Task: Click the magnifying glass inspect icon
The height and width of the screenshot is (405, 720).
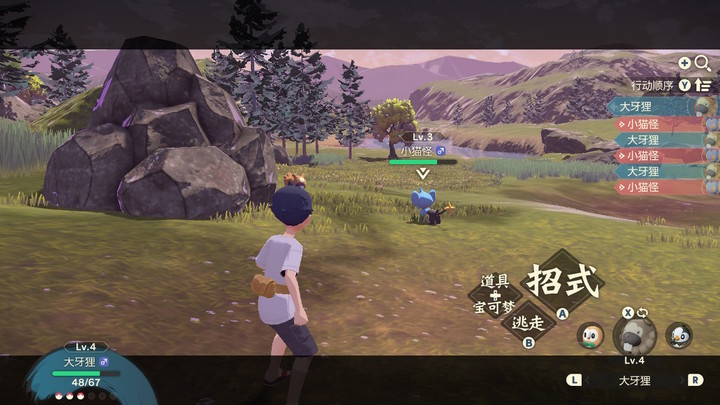Action: tap(702, 63)
